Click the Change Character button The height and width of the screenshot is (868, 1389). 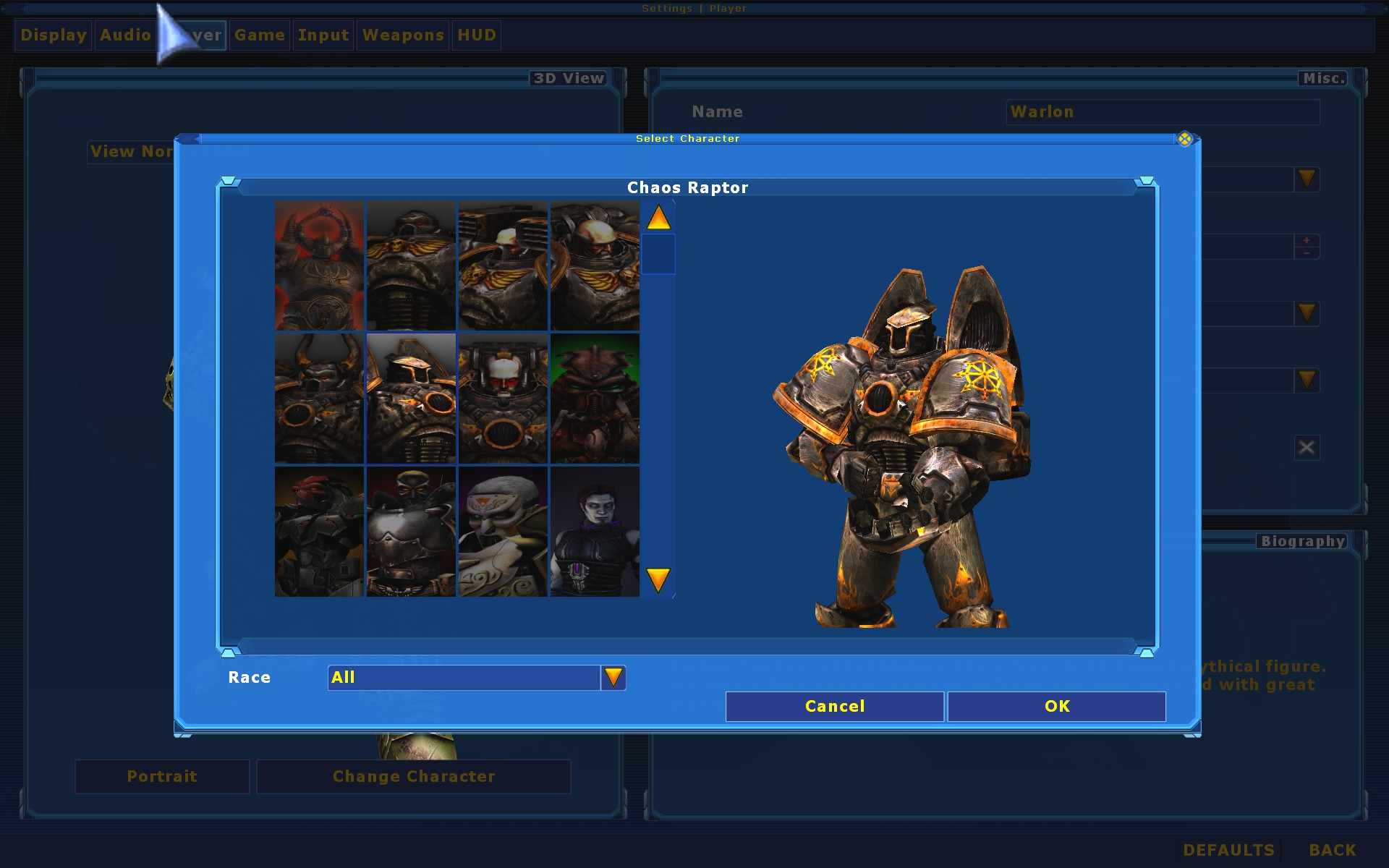pos(414,776)
